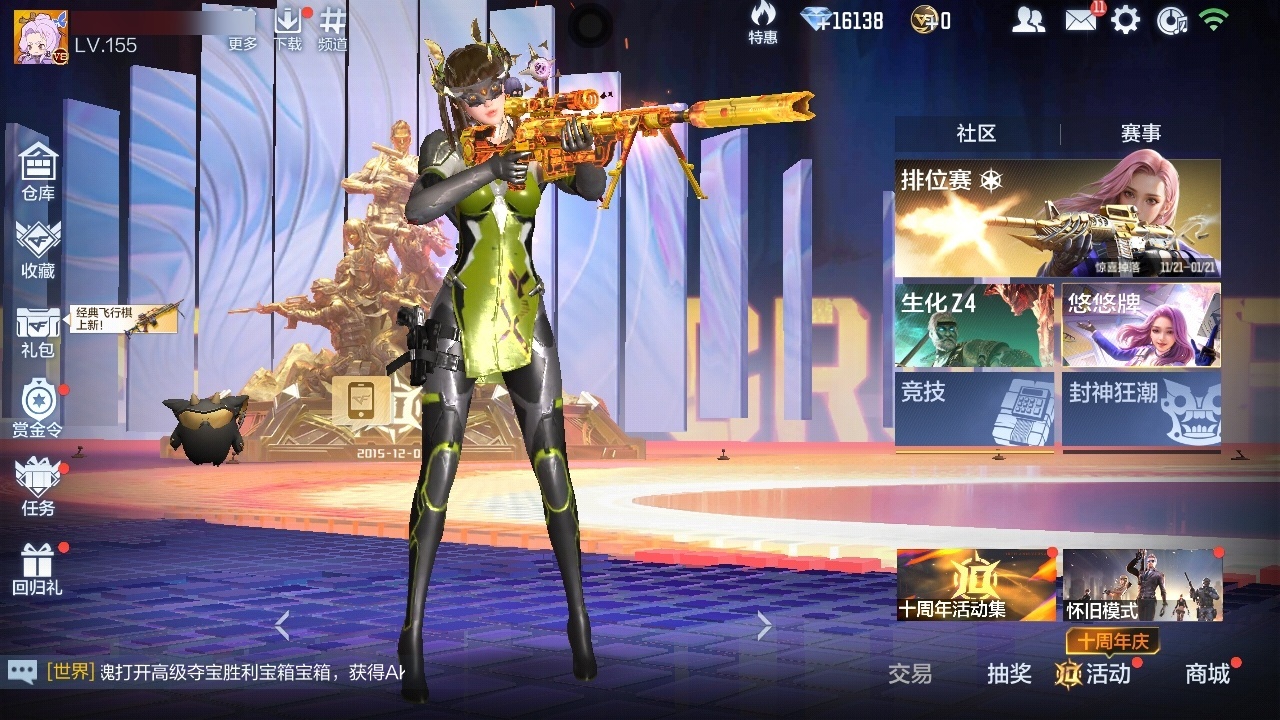Open the 下载 download icon
The height and width of the screenshot is (720, 1280).
288,28
